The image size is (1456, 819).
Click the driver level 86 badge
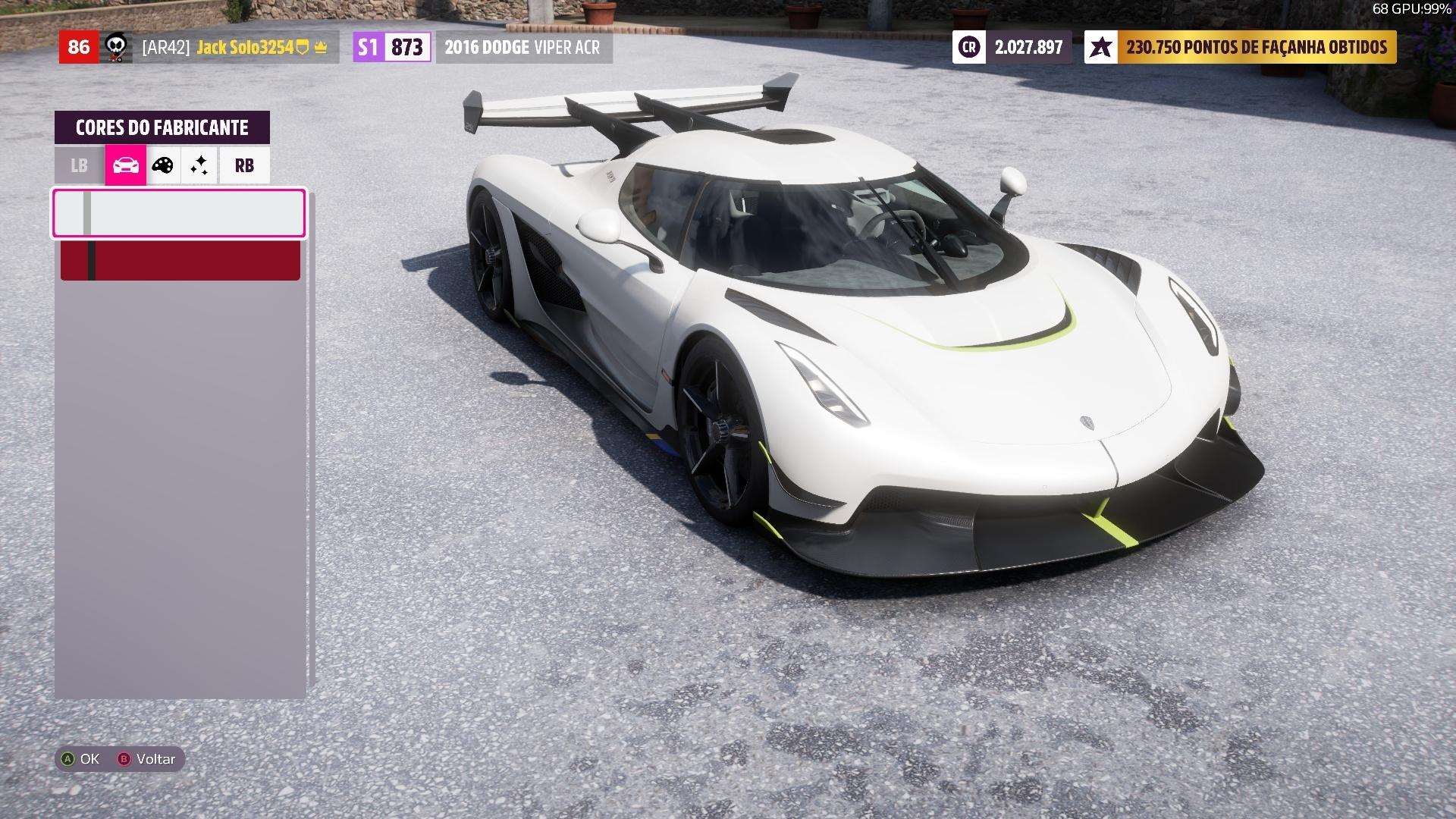pos(79,47)
